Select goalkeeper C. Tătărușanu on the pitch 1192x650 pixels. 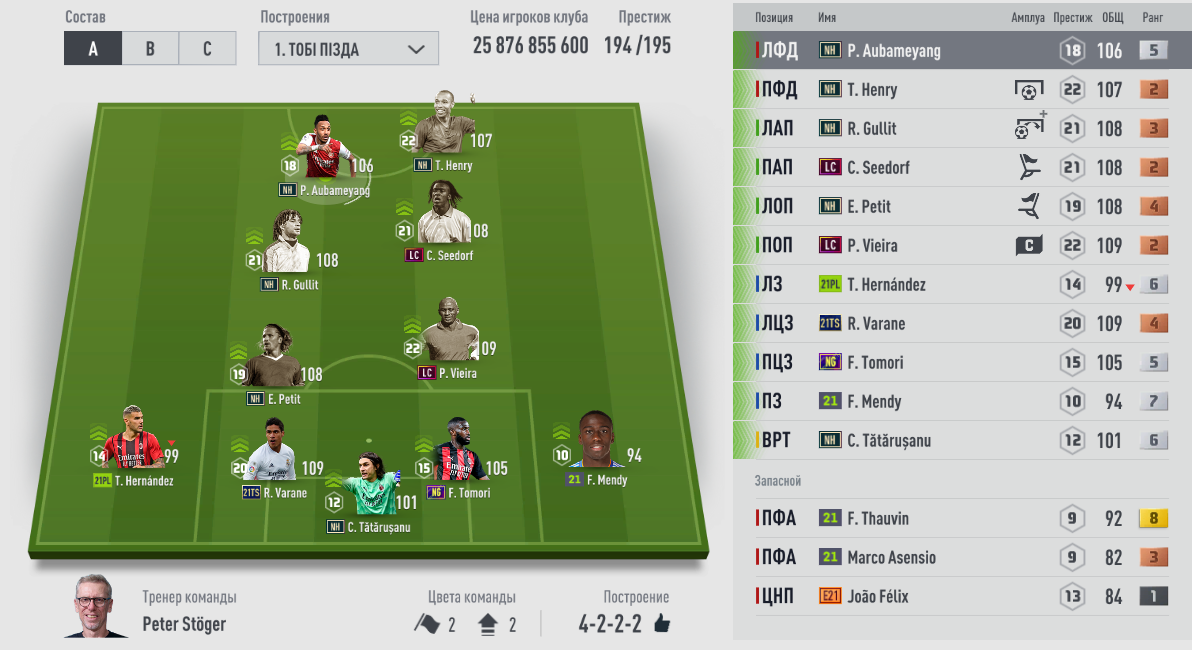369,488
